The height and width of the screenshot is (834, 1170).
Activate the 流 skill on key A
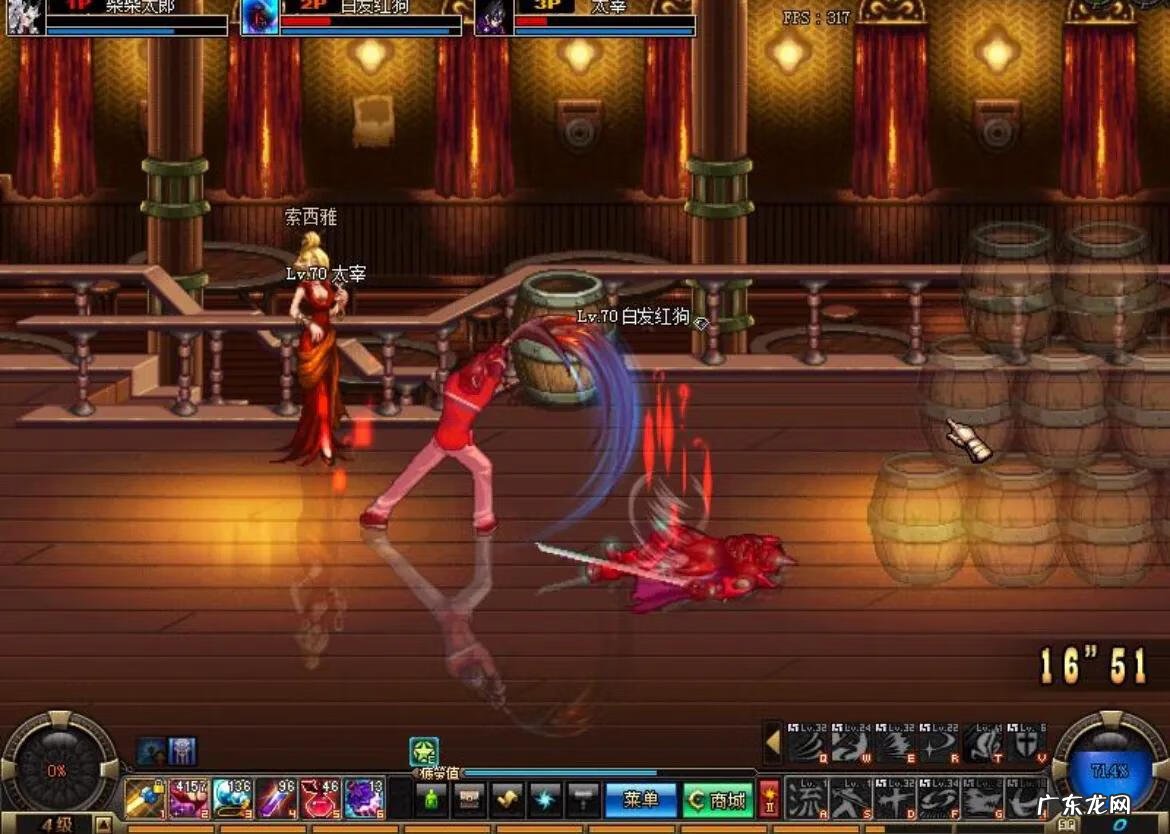(805, 799)
